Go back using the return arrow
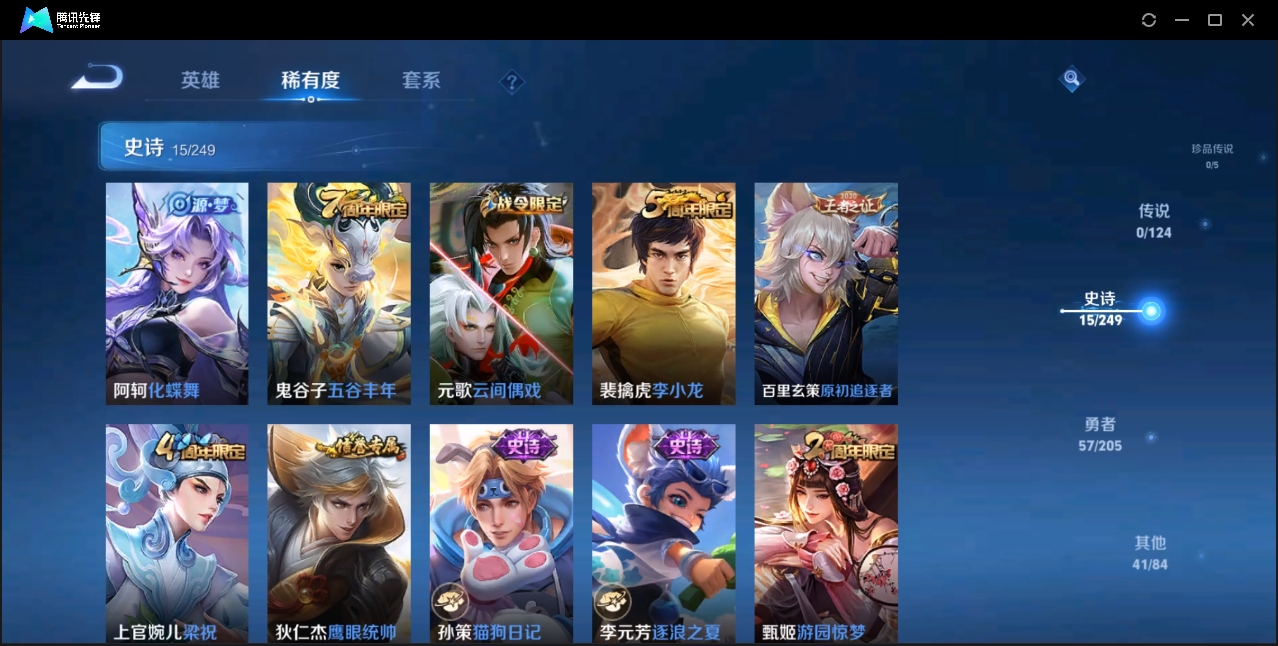 pos(97,77)
